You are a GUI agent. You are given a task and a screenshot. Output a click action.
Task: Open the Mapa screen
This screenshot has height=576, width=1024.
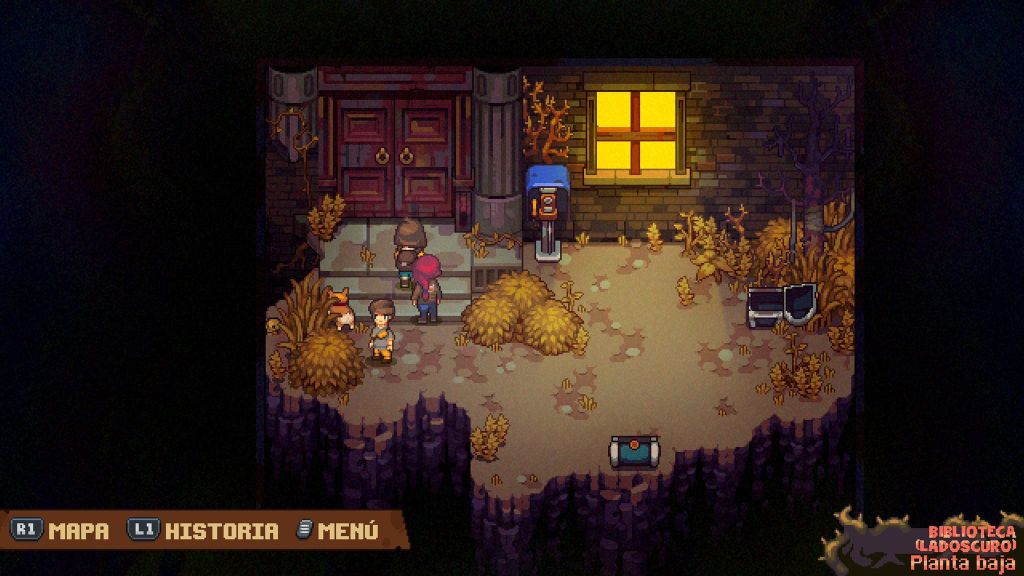click(62, 530)
